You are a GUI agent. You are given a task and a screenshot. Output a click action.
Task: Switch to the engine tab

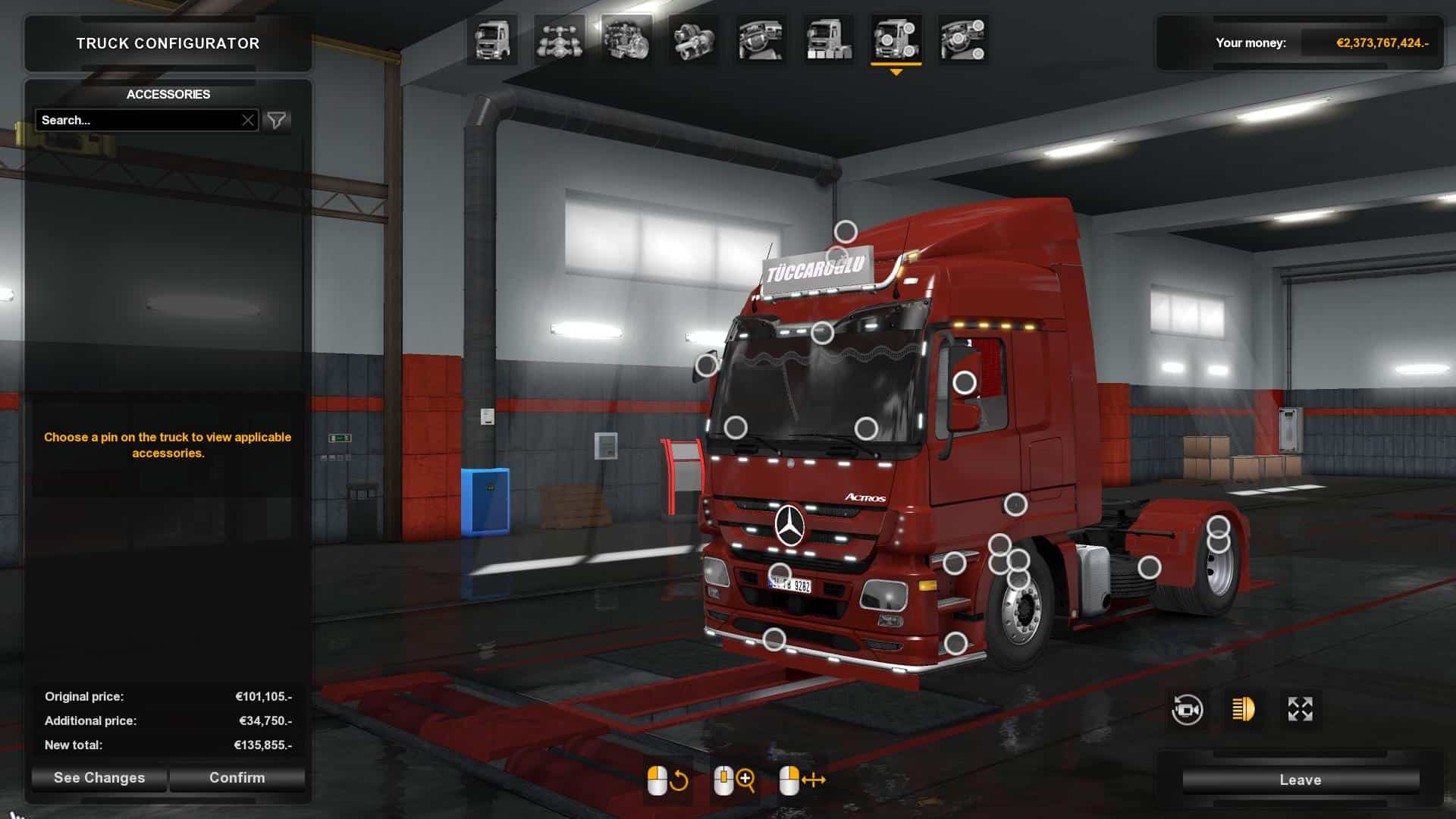626,39
